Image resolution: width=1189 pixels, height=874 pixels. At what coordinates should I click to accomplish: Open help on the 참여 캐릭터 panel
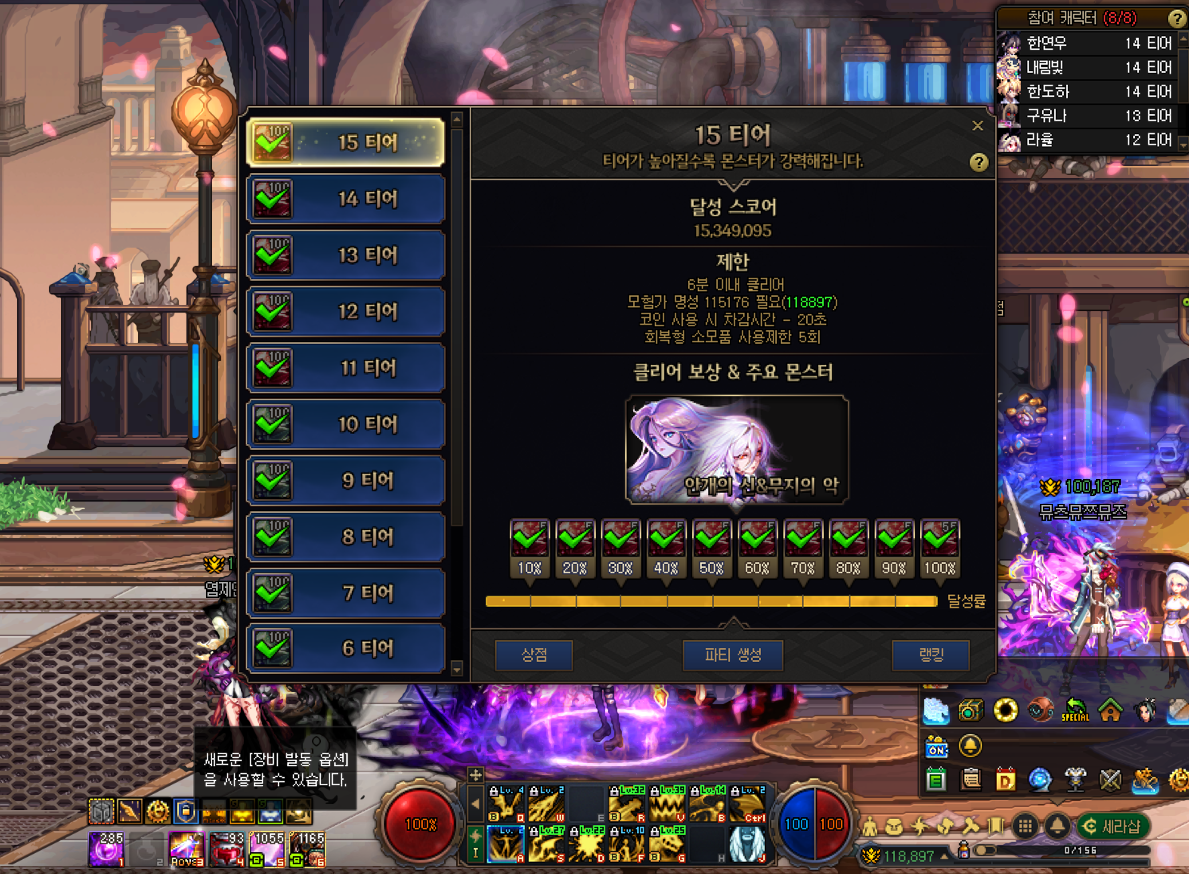pyautogui.click(x=1177, y=19)
